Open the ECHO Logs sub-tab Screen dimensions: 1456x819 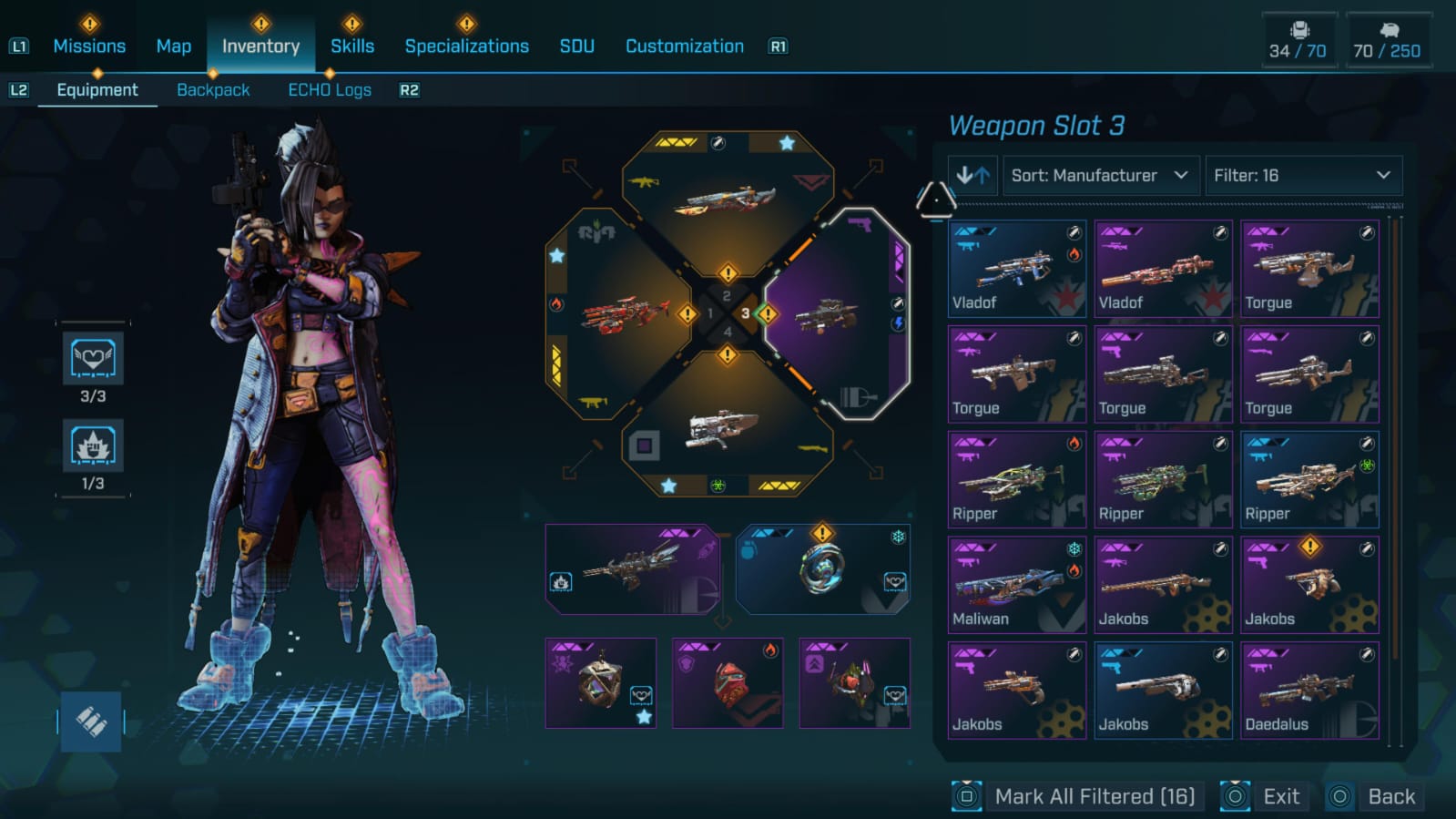pyautogui.click(x=330, y=90)
